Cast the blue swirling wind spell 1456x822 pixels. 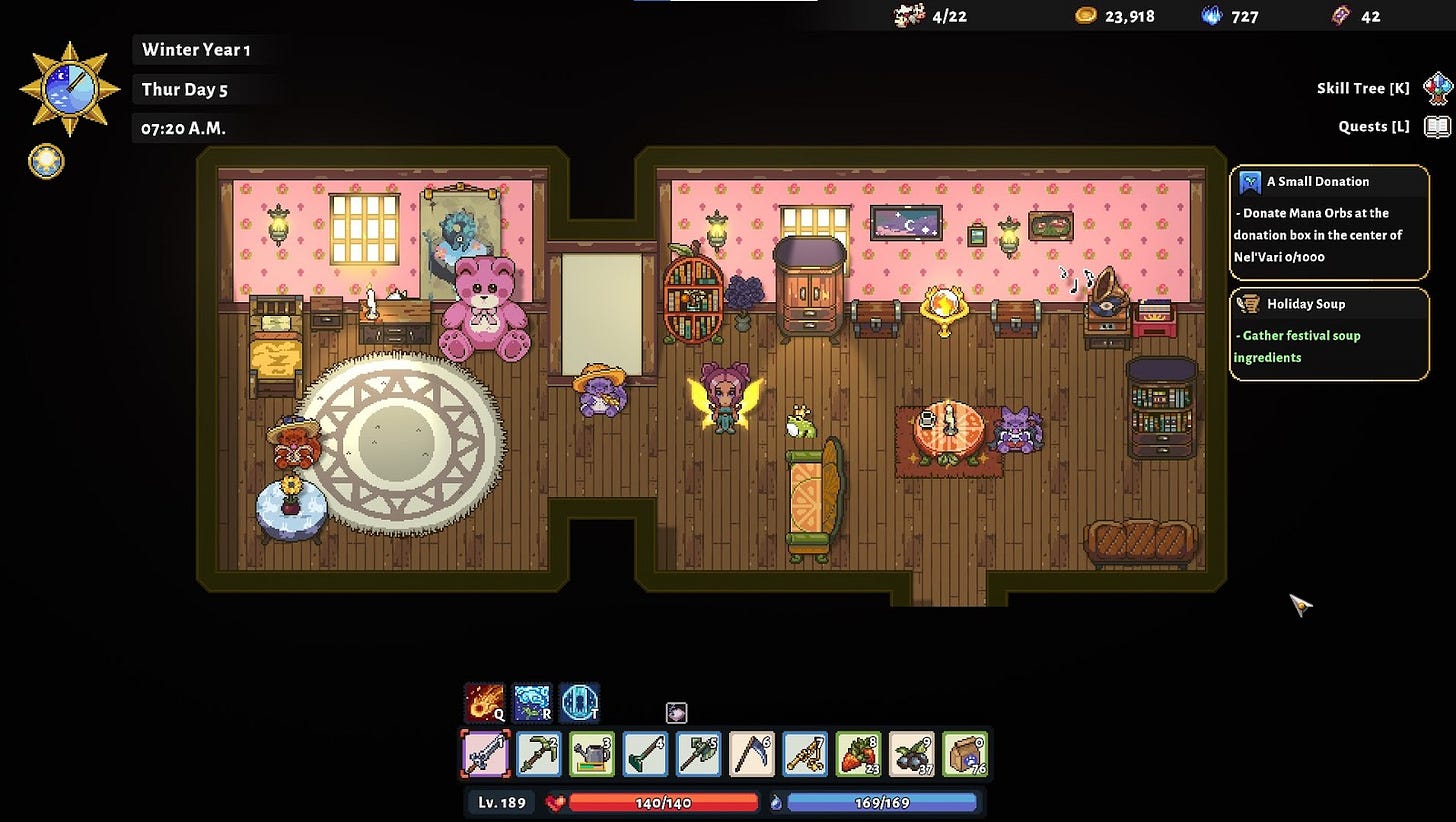point(532,702)
